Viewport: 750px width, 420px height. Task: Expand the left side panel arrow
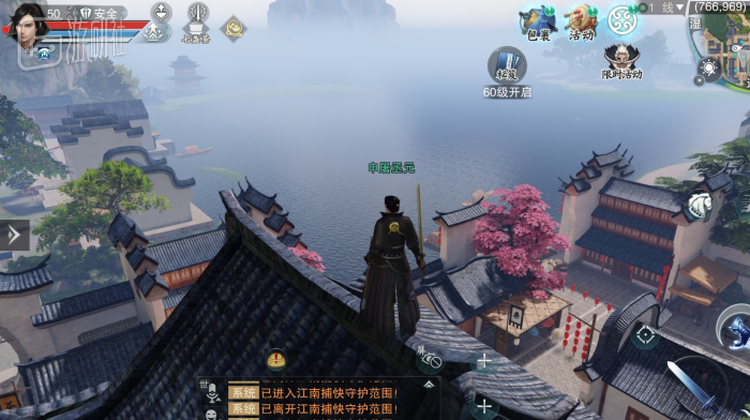coord(14,235)
